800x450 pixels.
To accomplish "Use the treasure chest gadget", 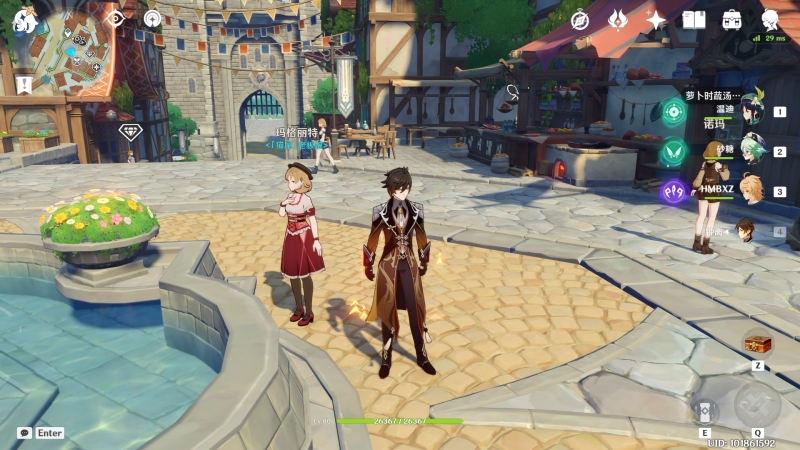I will [x=757, y=344].
